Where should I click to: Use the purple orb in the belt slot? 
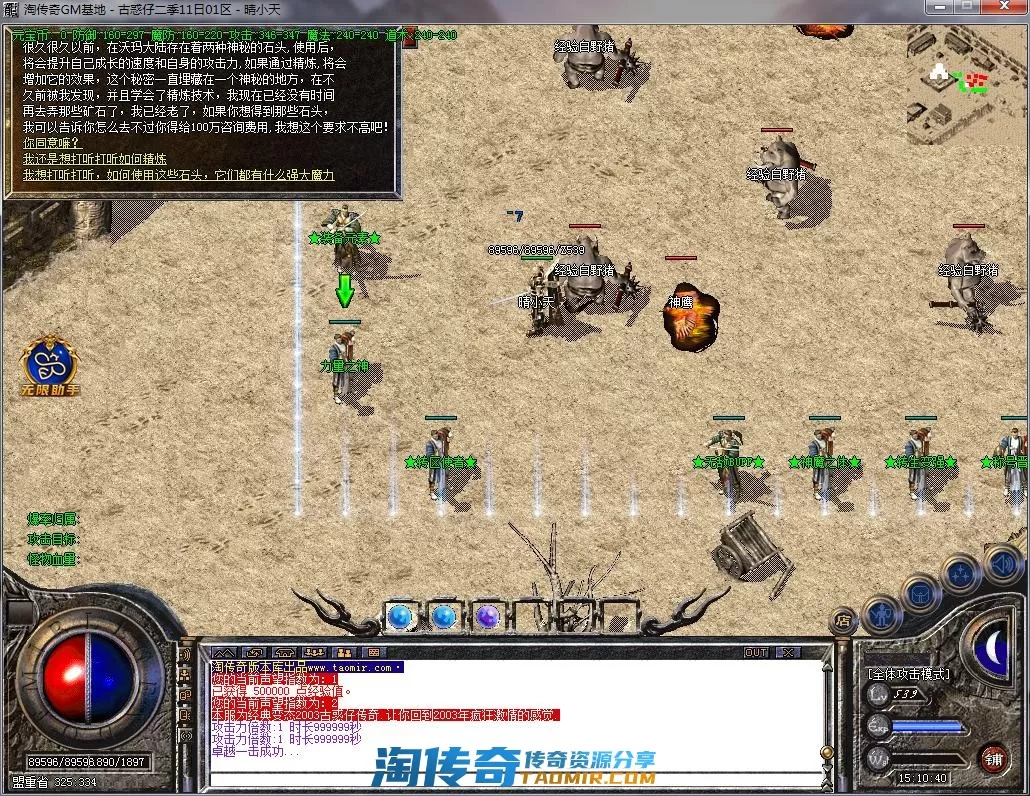[x=488, y=616]
